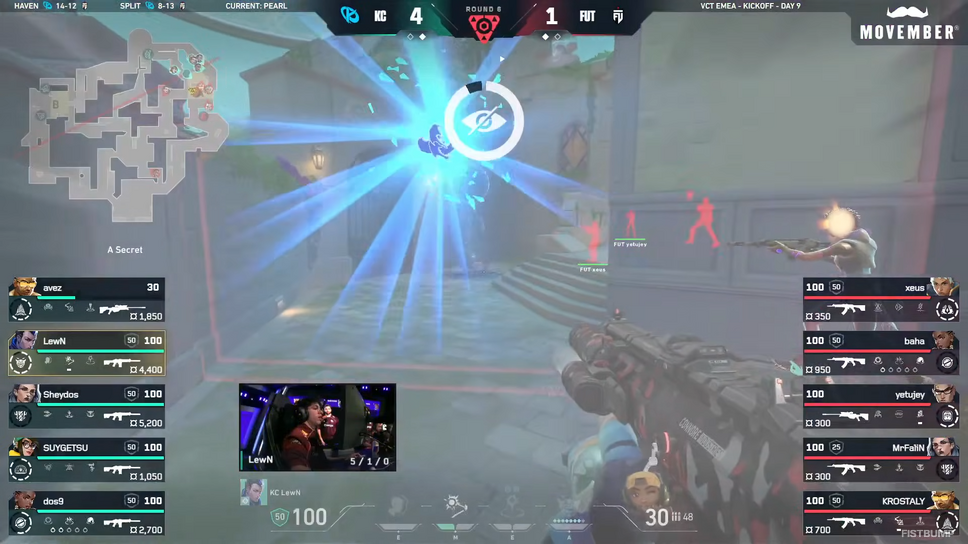Choose Sheydos in the team list

tap(87, 406)
